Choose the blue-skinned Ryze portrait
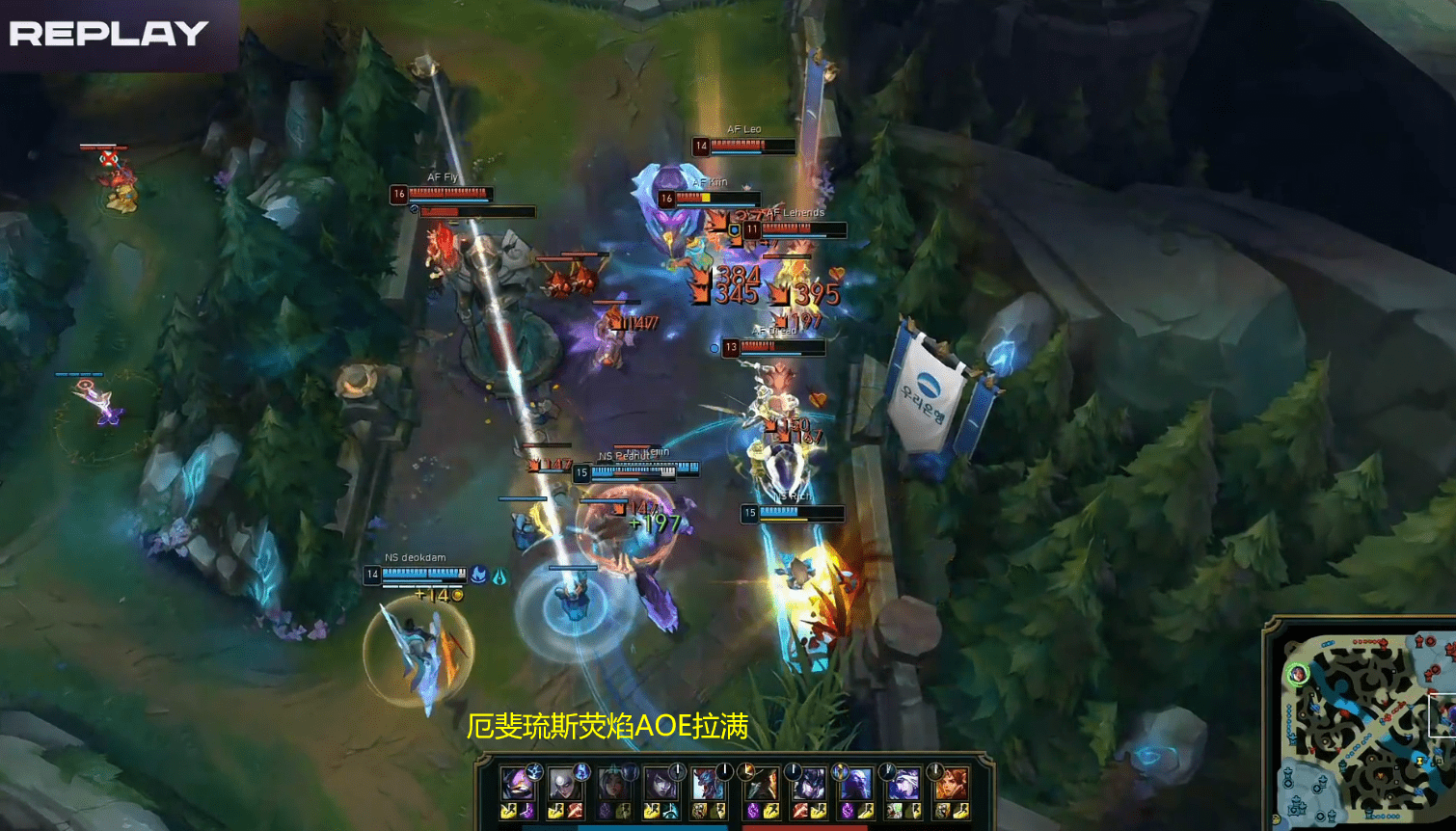 point(855,784)
